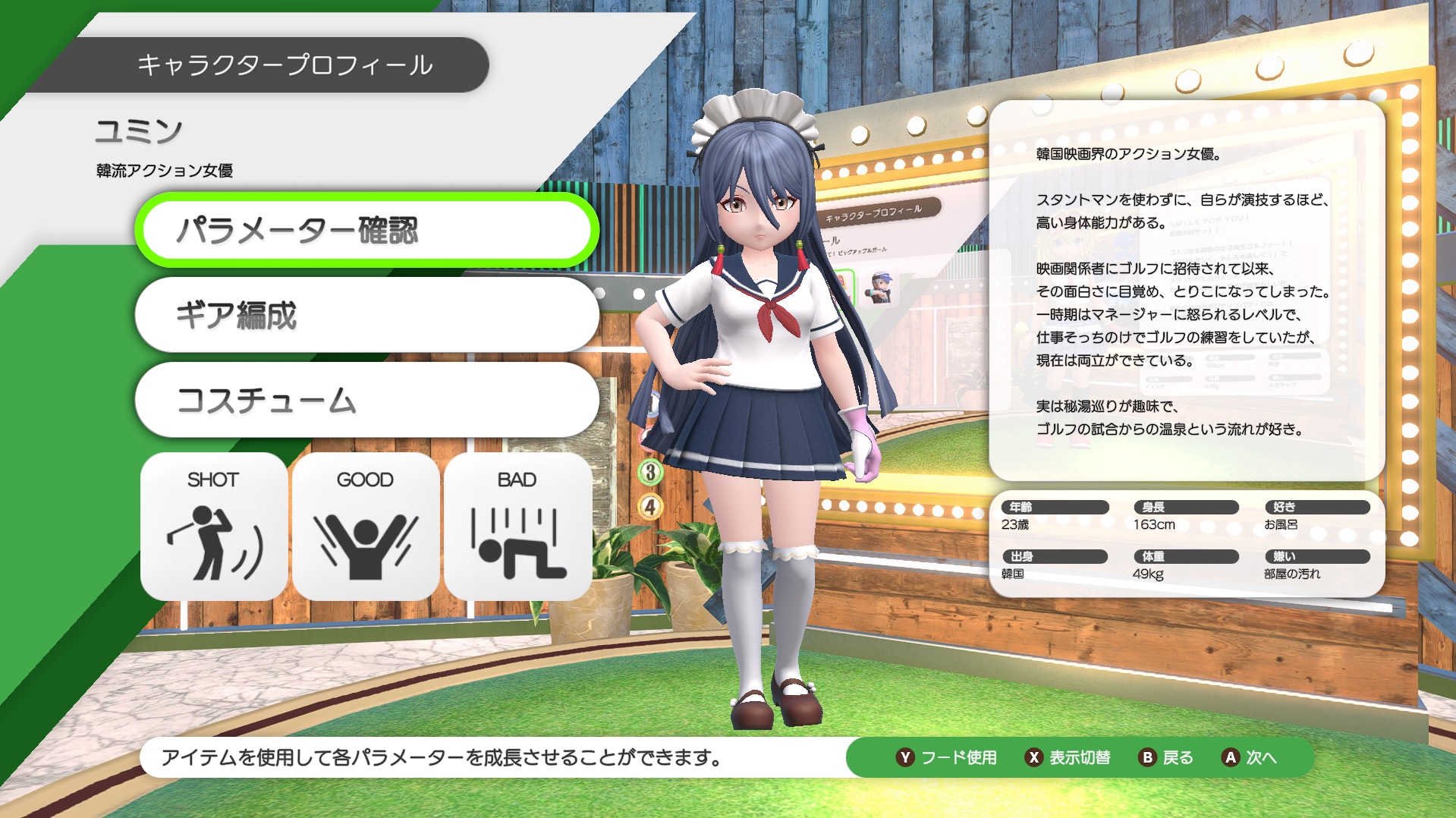Select パラメーター確認 menu entry

(366, 231)
